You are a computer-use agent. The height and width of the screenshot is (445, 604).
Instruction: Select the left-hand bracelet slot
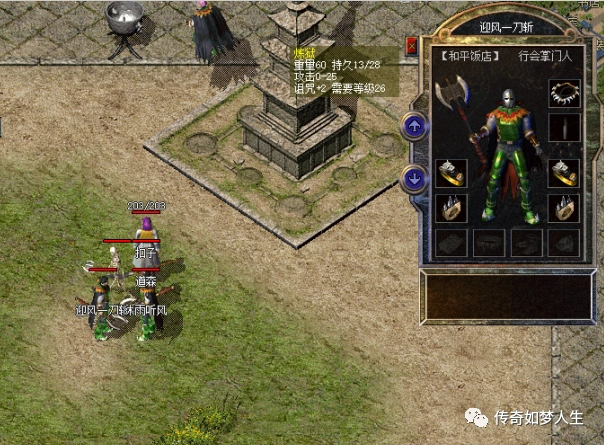[450, 174]
